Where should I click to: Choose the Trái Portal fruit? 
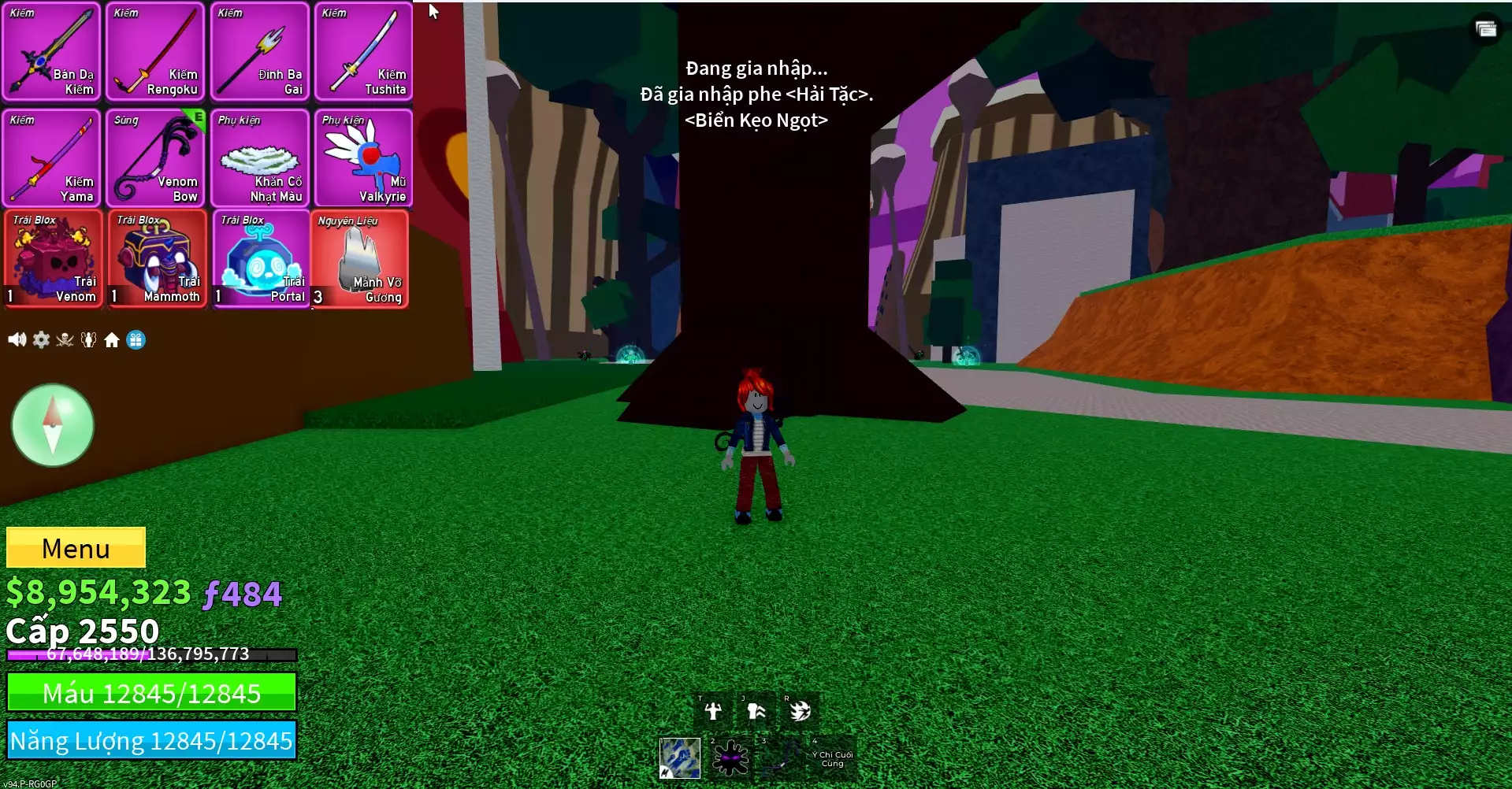click(x=260, y=258)
